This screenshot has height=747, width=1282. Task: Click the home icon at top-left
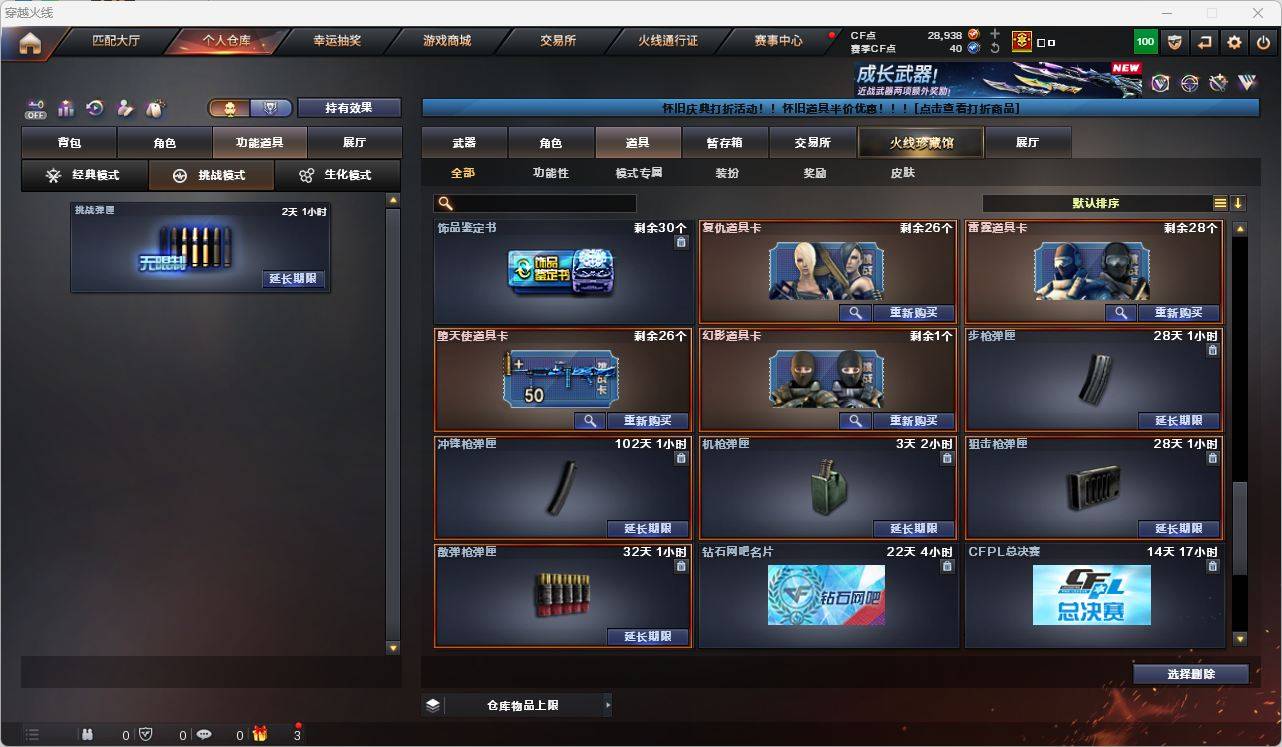coord(30,42)
